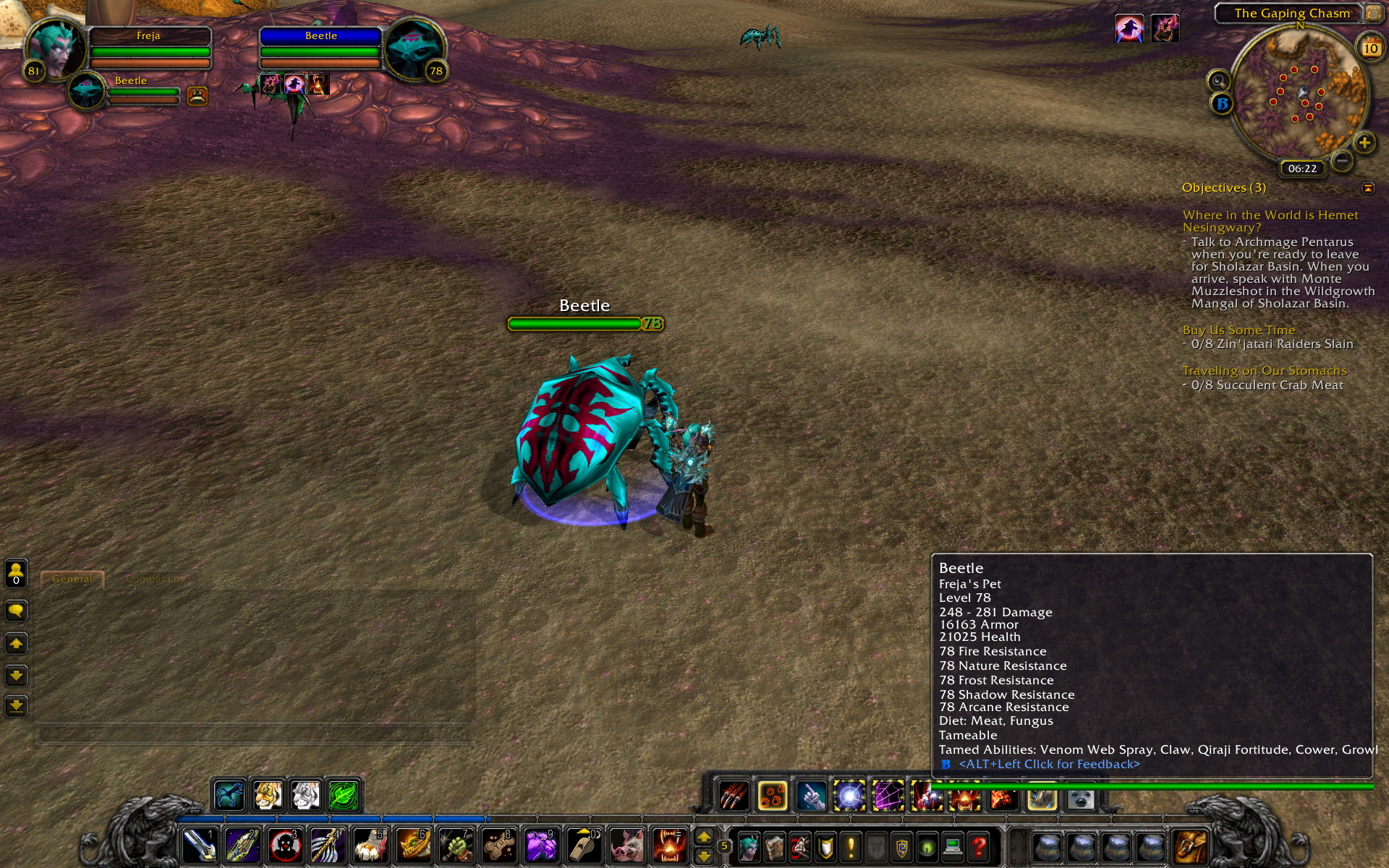Open the calendar showing day 10

1370,48
